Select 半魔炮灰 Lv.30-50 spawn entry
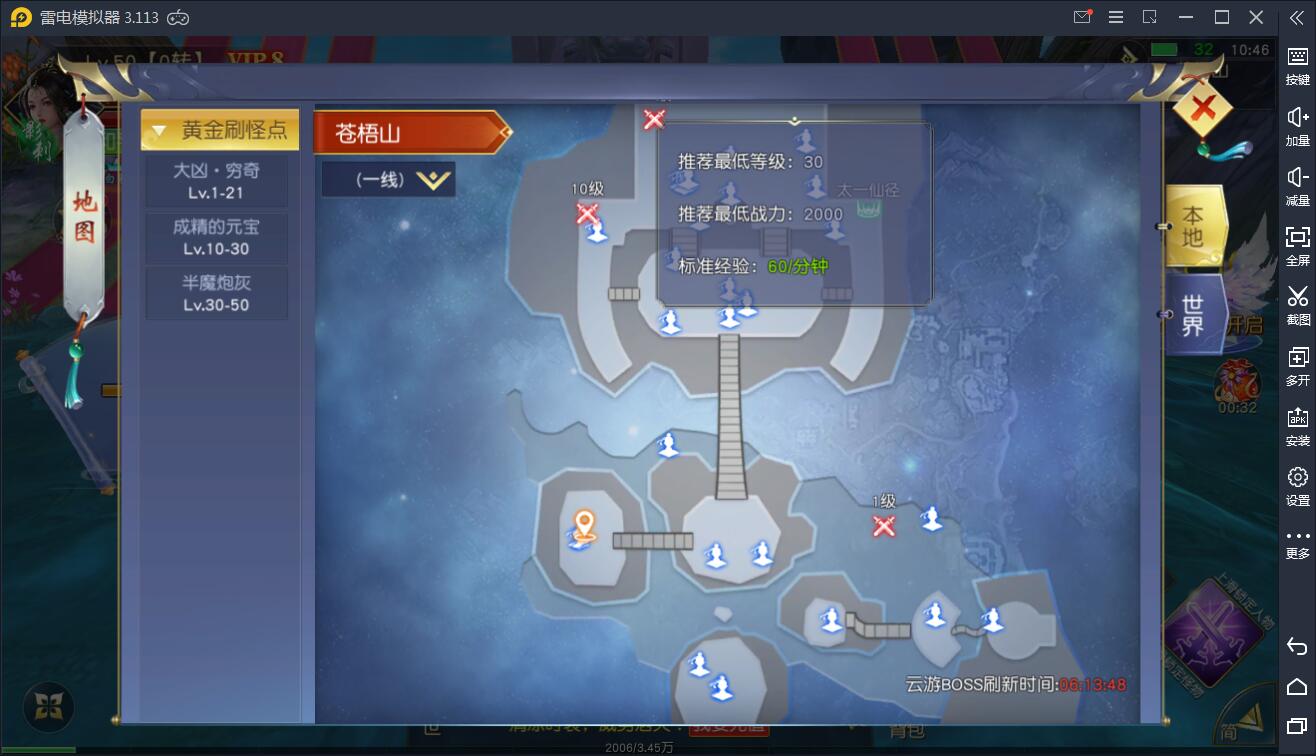The width and height of the screenshot is (1316, 756). 216,291
